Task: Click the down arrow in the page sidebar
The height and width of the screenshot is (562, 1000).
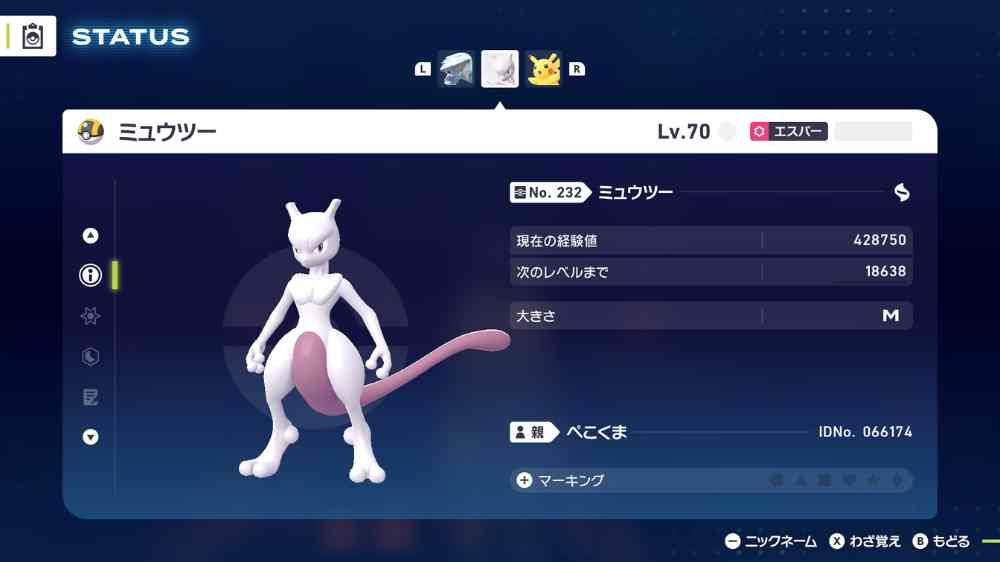Action: [x=91, y=437]
